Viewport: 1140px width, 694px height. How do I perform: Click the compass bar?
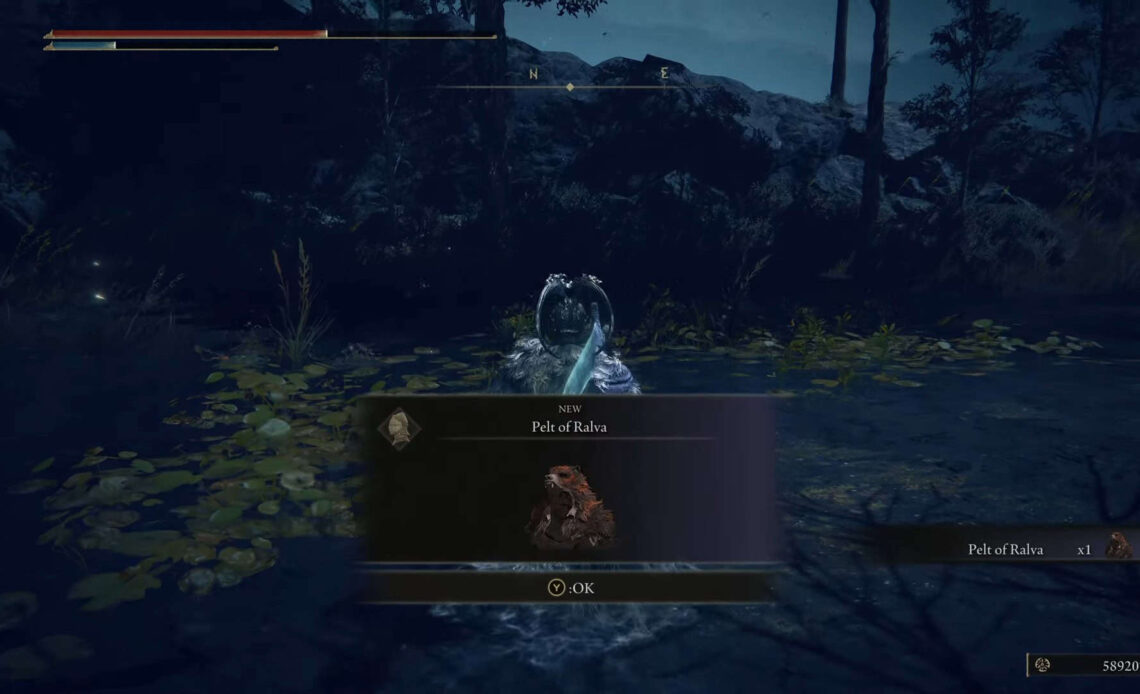(569, 86)
